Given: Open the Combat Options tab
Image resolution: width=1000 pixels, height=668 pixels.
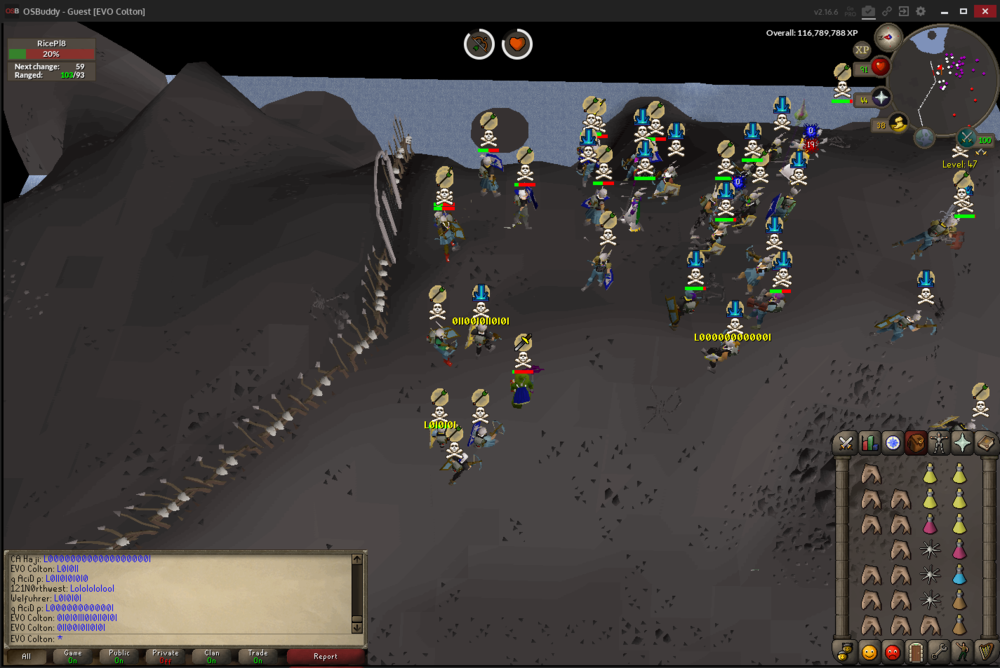Looking at the screenshot, I should (x=846, y=443).
